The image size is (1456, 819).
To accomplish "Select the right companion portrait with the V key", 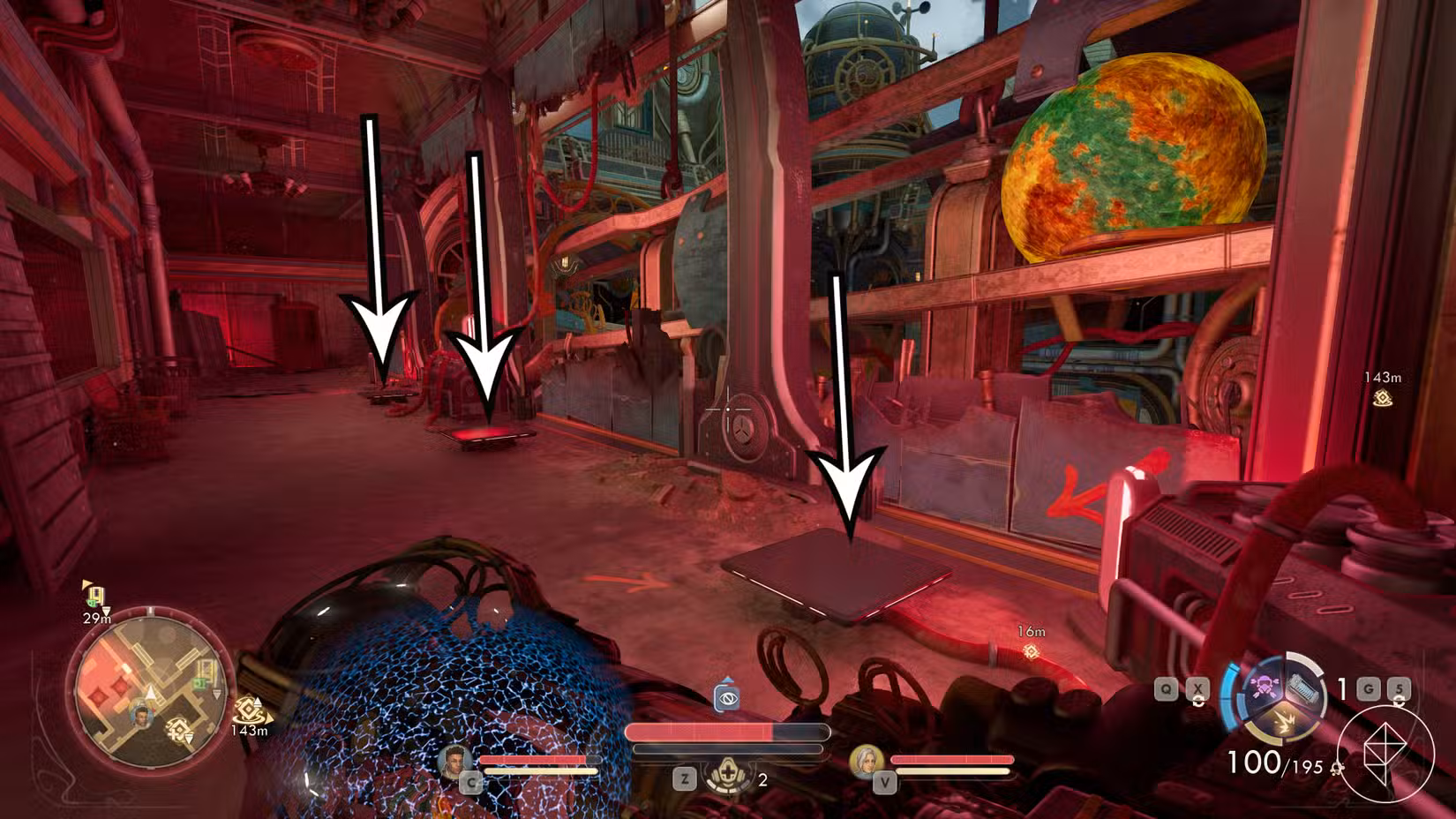I will coord(868,763).
